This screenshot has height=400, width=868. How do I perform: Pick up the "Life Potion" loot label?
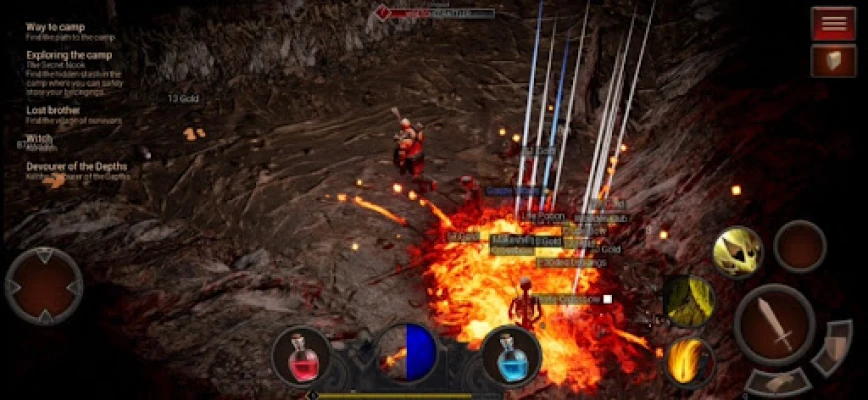pos(543,216)
